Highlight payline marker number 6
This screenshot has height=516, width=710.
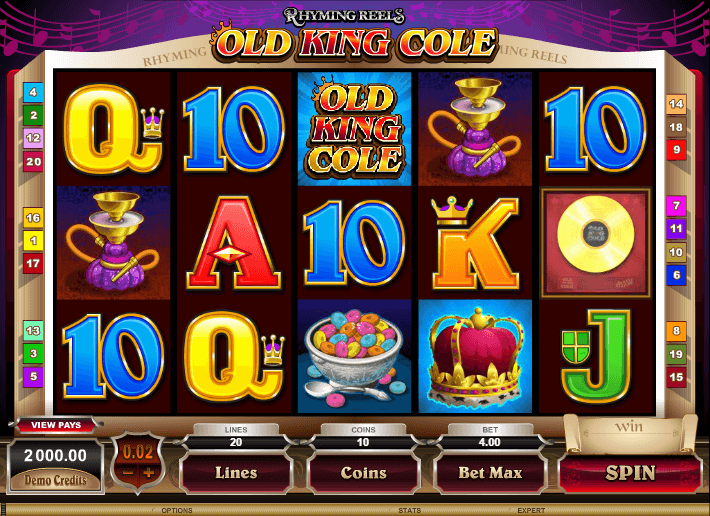676,275
